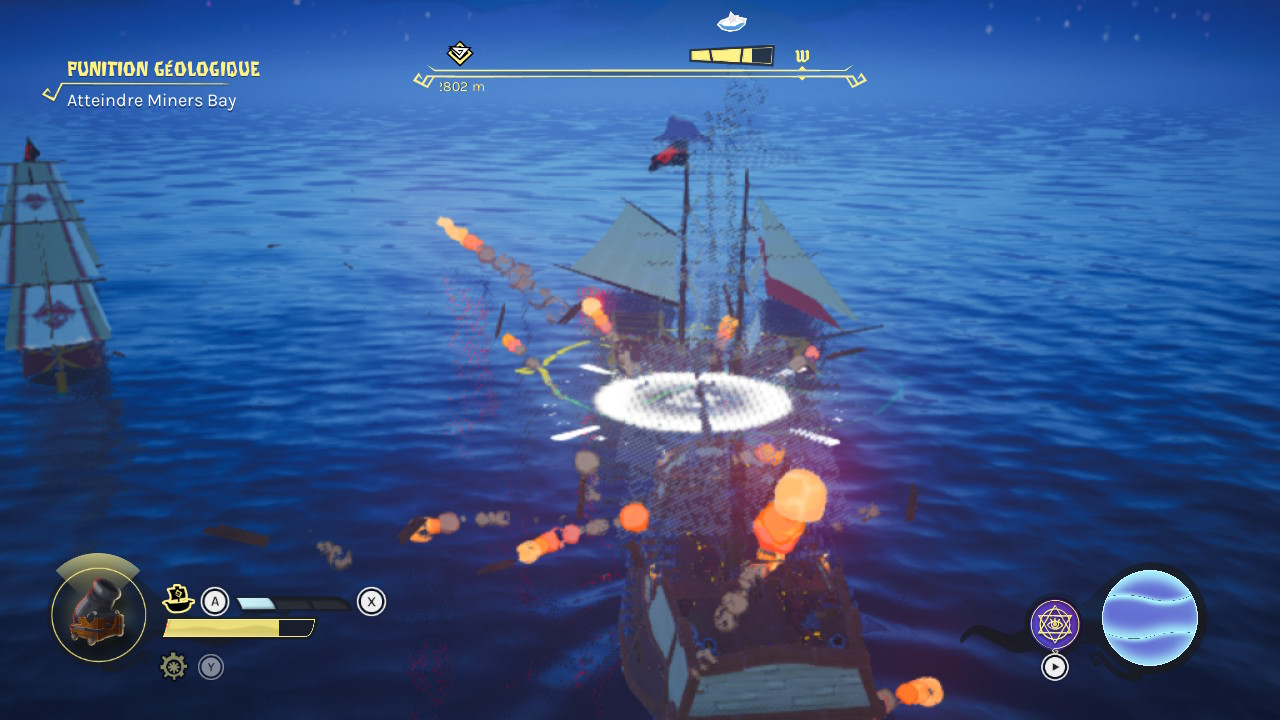Select the quest diamond marker on compass
The width and height of the screenshot is (1280, 720).
point(460,53)
